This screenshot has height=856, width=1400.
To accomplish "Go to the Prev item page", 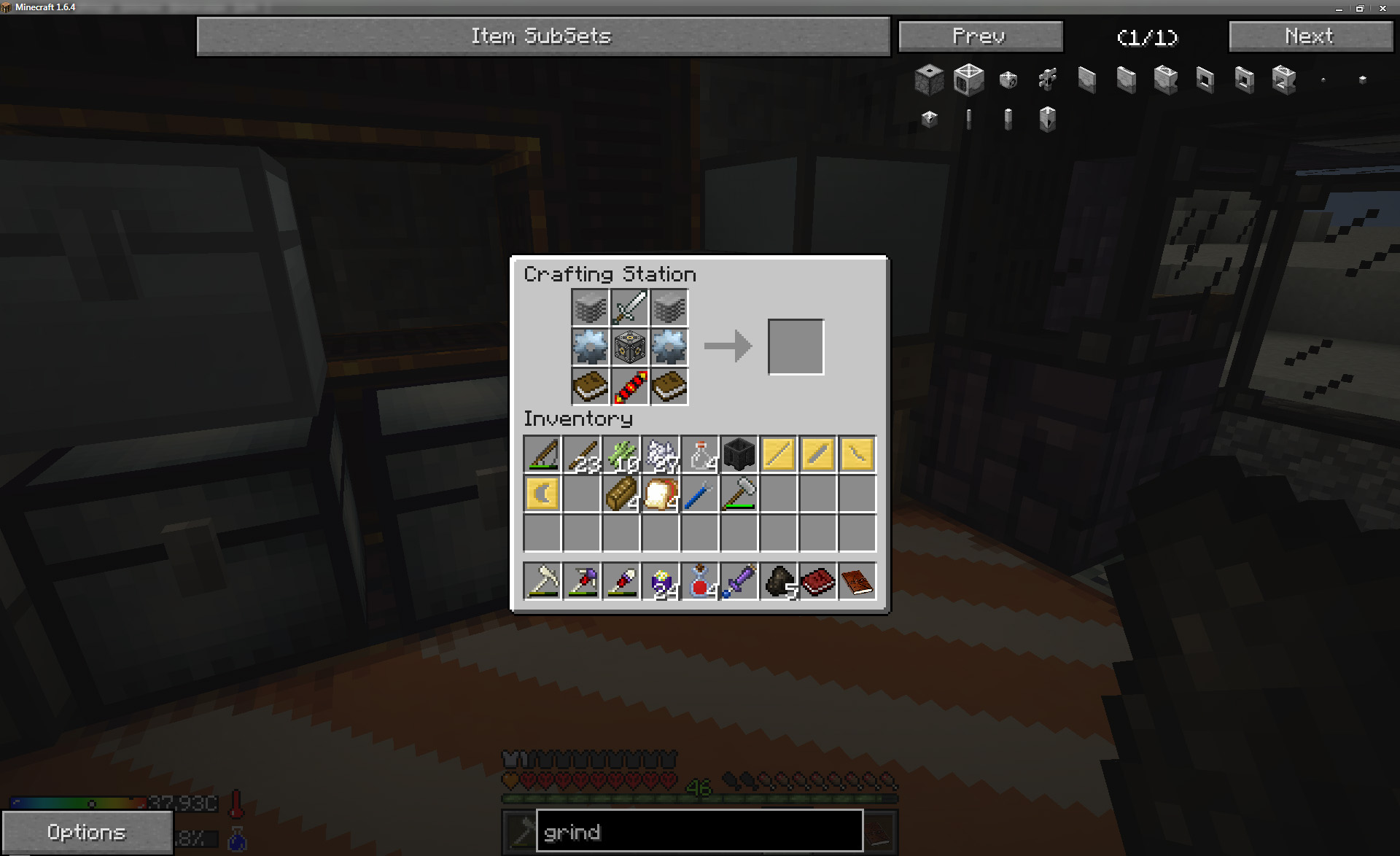I will (x=980, y=36).
